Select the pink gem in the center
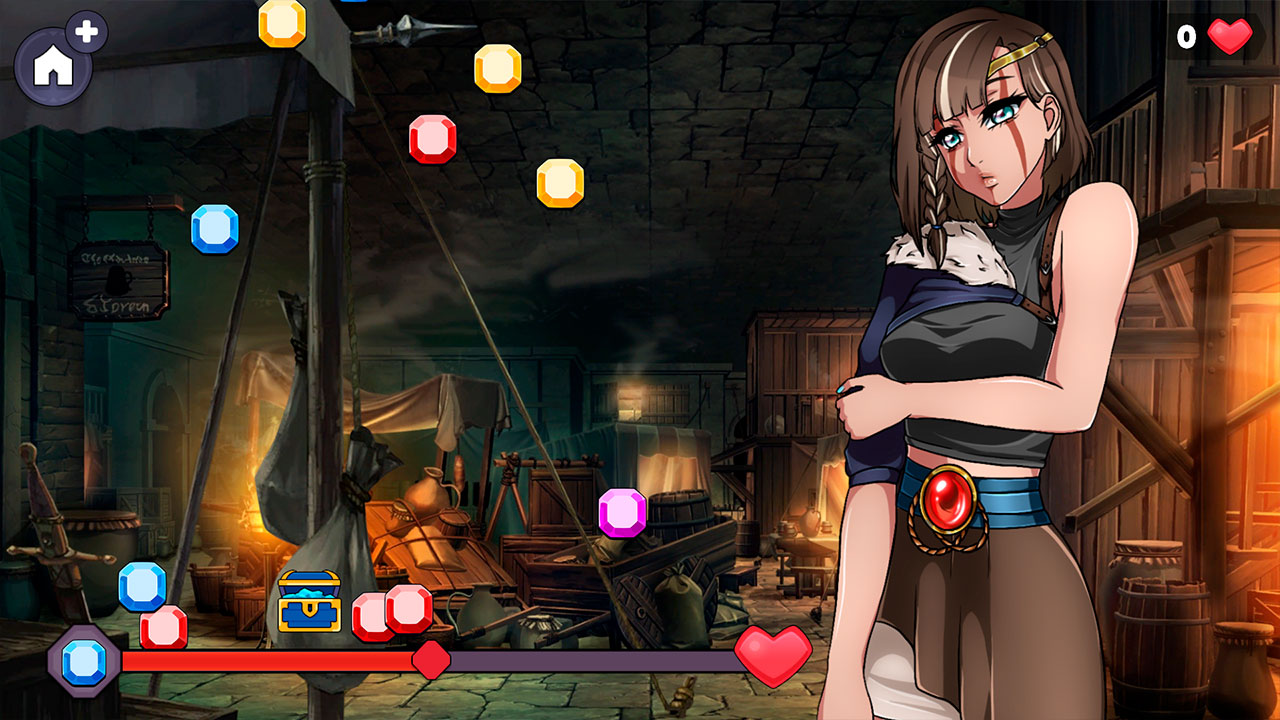The image size is (1280, 720). 622,513
